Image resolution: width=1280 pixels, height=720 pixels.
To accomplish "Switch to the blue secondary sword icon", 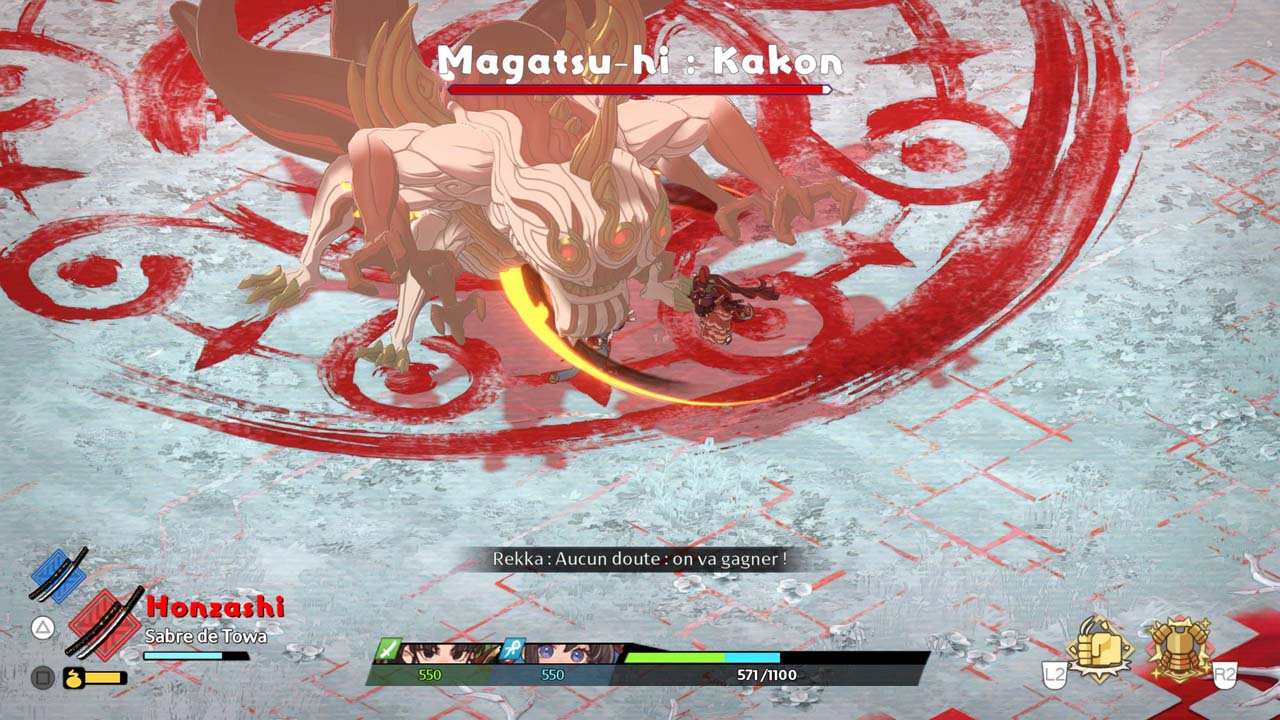I will click(x=59, y=575).
